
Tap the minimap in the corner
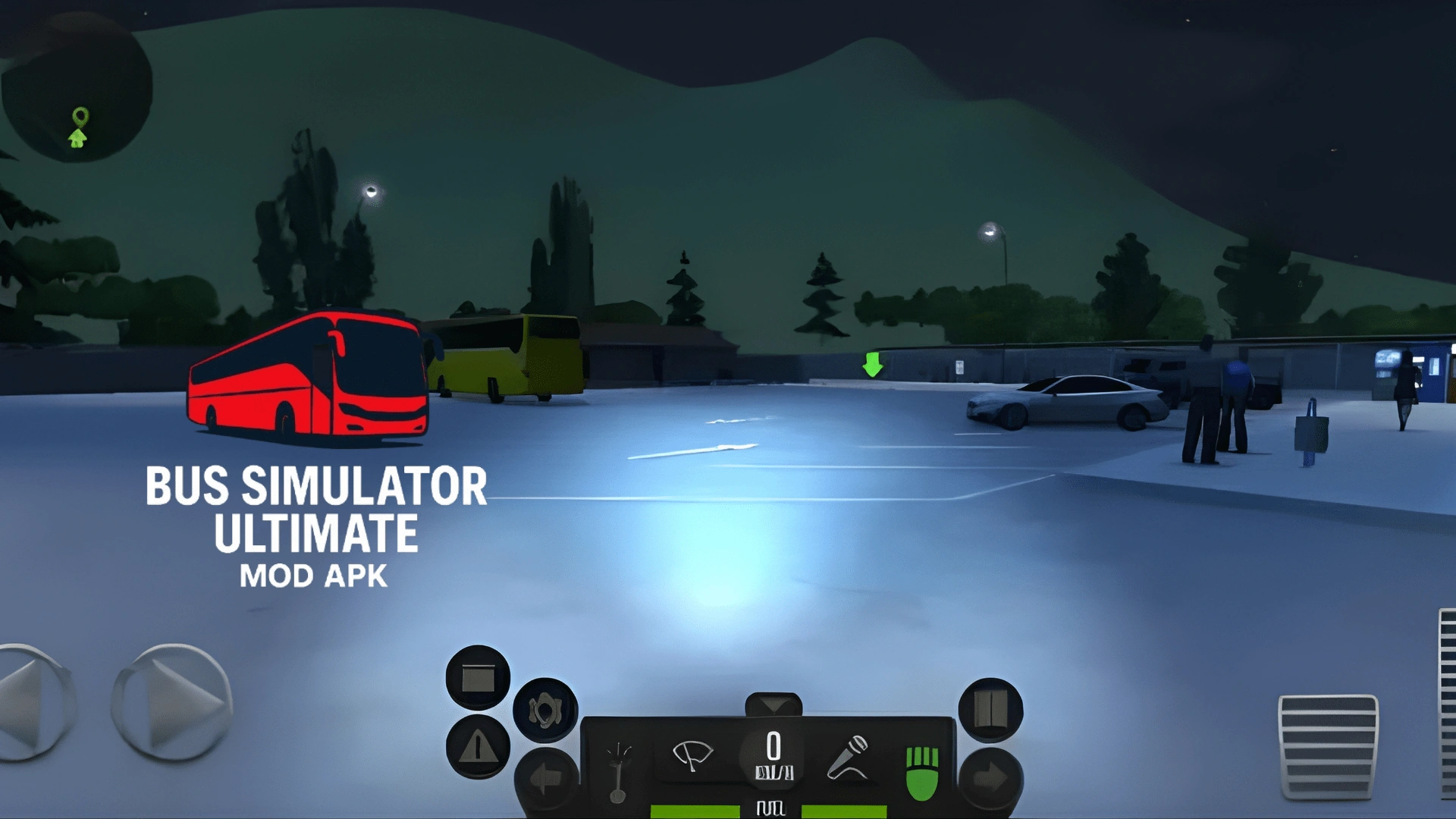77,87
